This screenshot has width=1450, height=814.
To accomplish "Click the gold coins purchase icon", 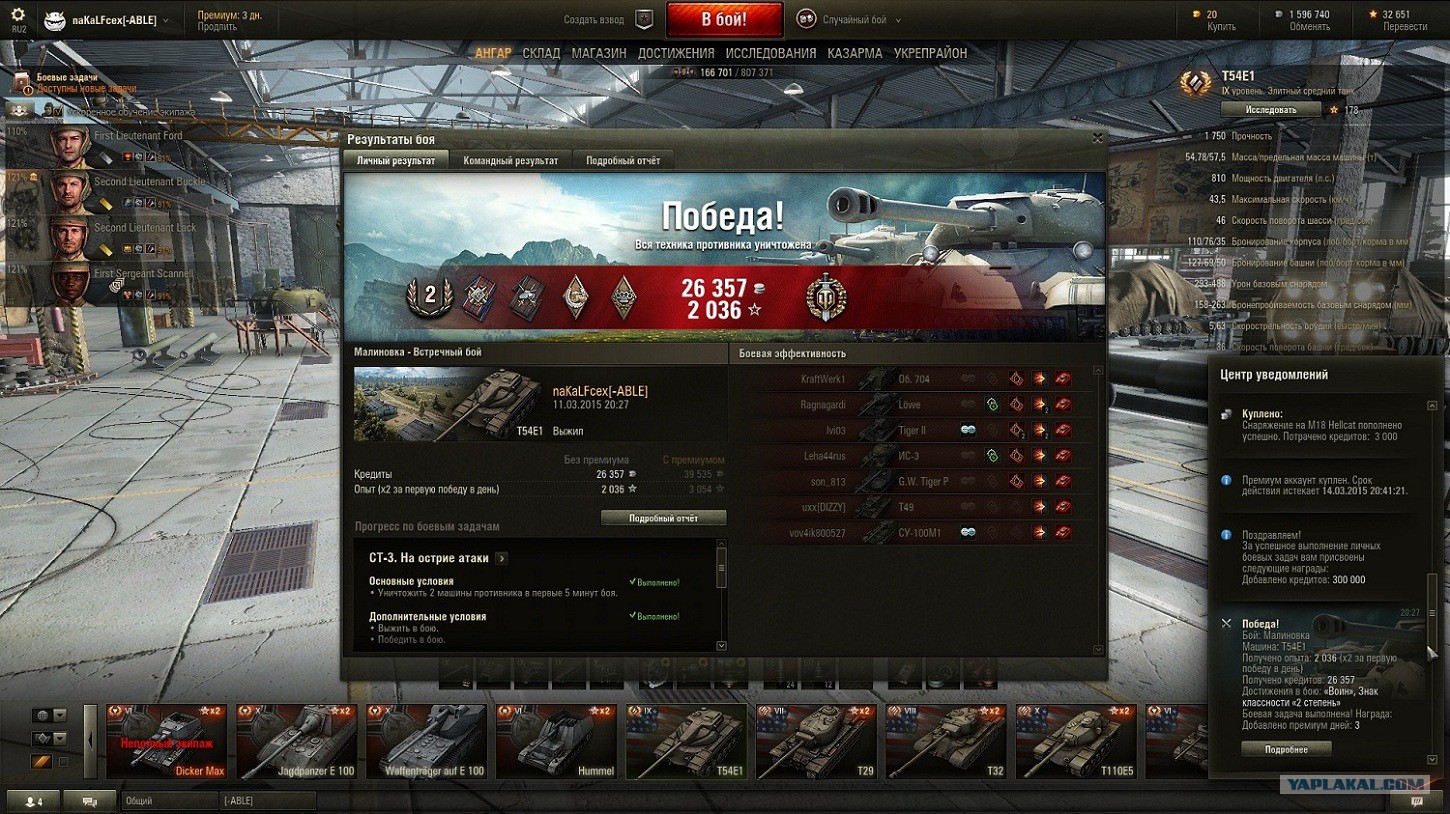I will point(1197,13).
